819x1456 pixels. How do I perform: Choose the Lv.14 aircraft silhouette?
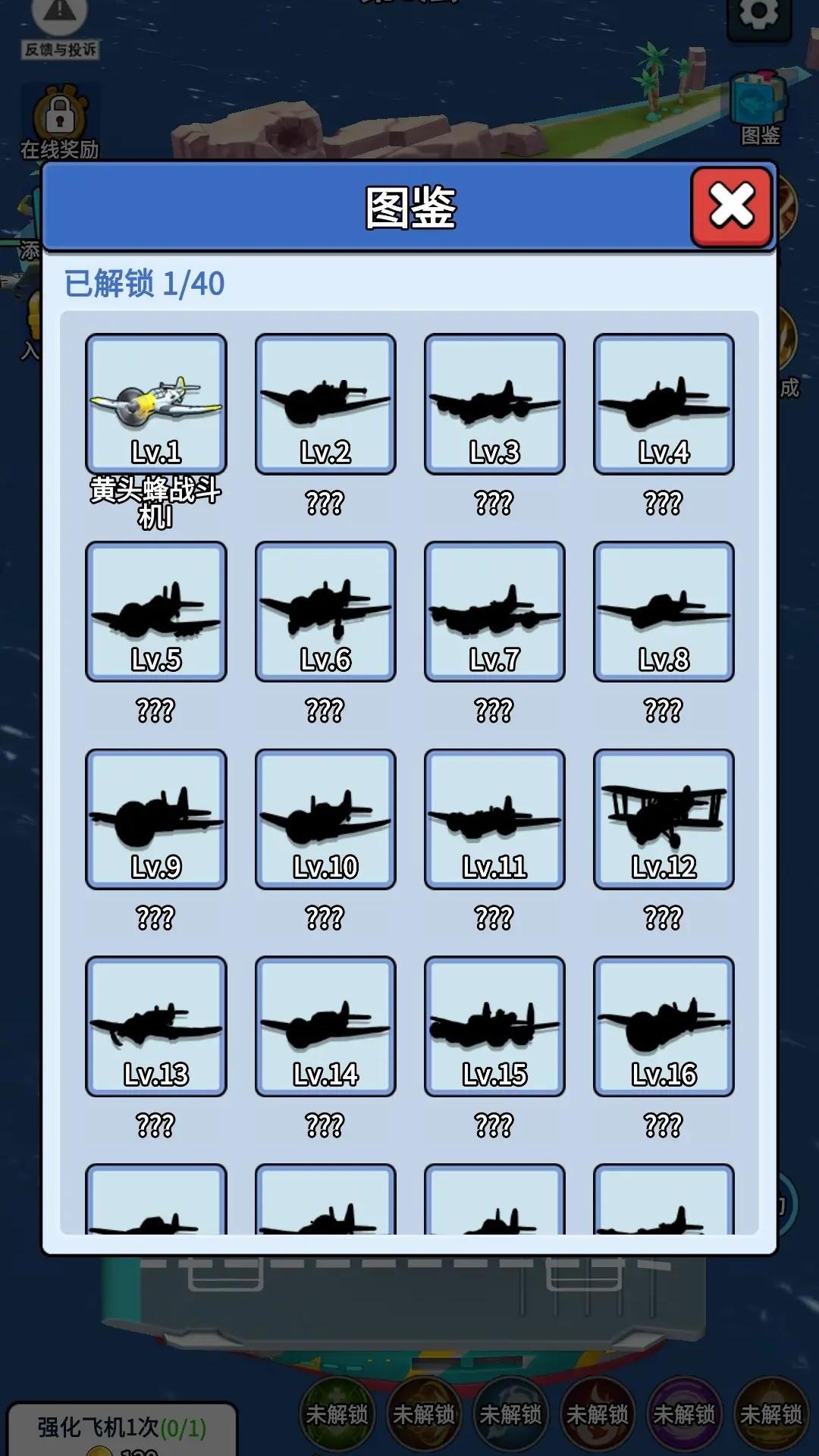pyautogui.click(x=325, y=1026)
